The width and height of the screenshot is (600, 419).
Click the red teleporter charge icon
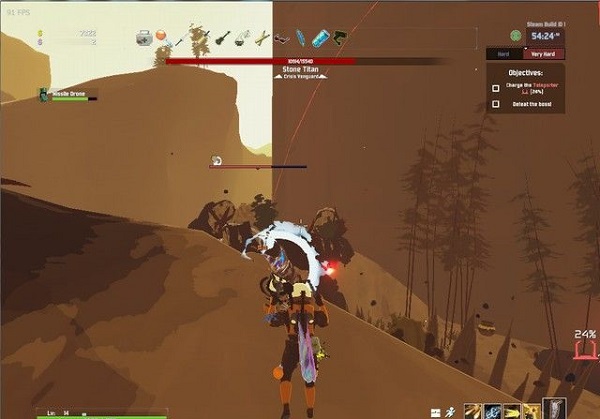pyautogui.click(x=586, y=352)
